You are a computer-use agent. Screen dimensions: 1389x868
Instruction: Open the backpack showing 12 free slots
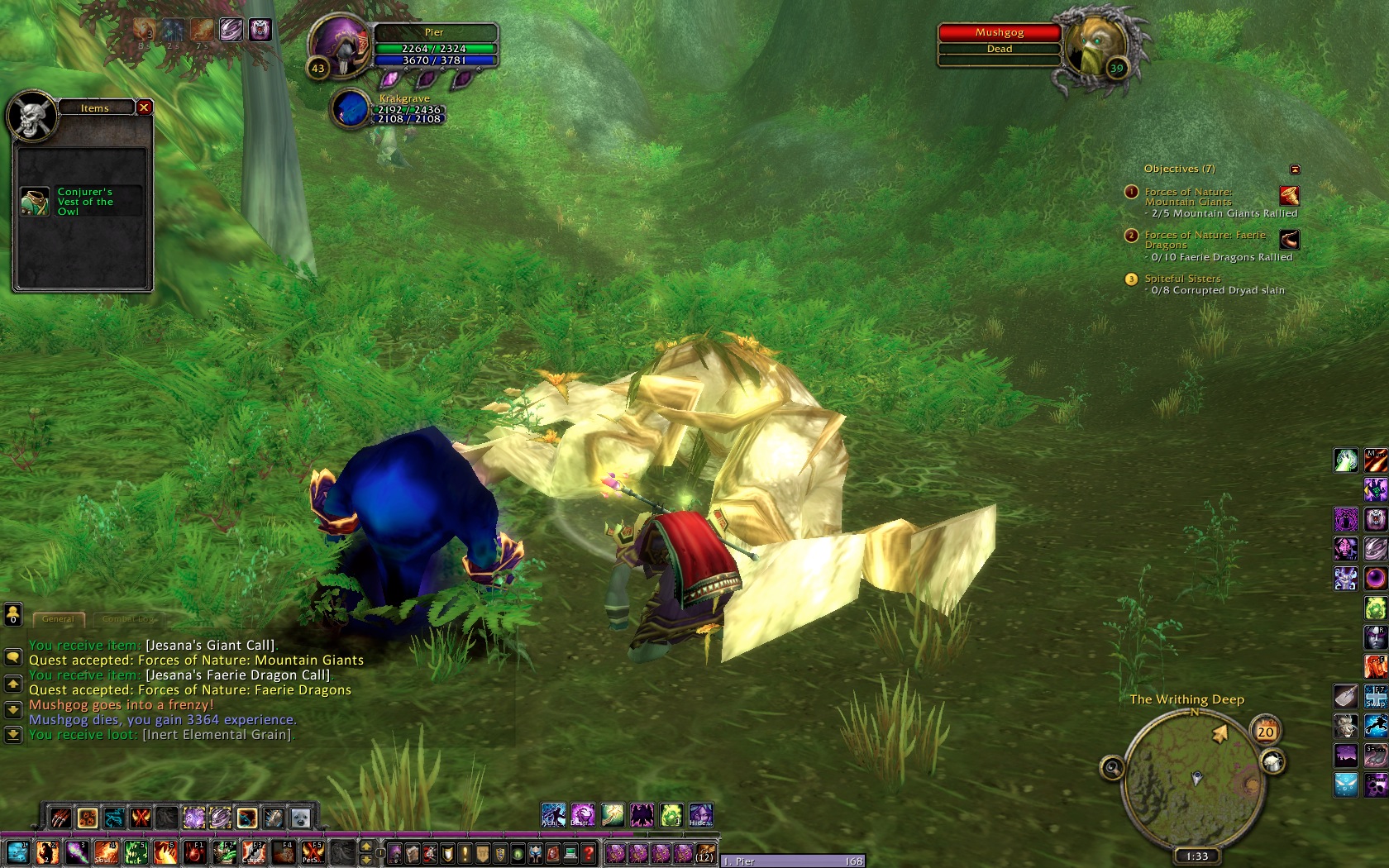(x=704, y=852)
